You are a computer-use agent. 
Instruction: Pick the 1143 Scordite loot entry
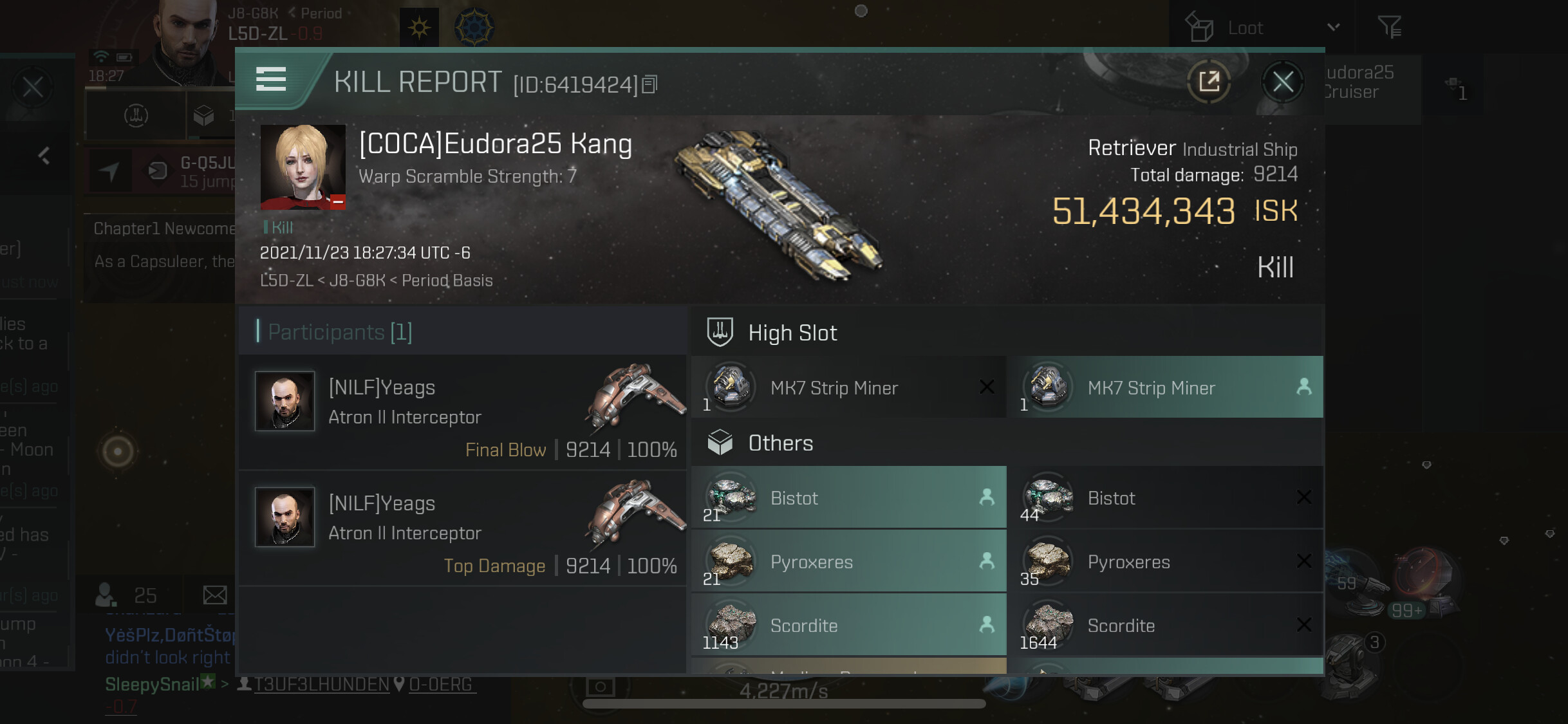pyautogui.click(x=848, y=625)
